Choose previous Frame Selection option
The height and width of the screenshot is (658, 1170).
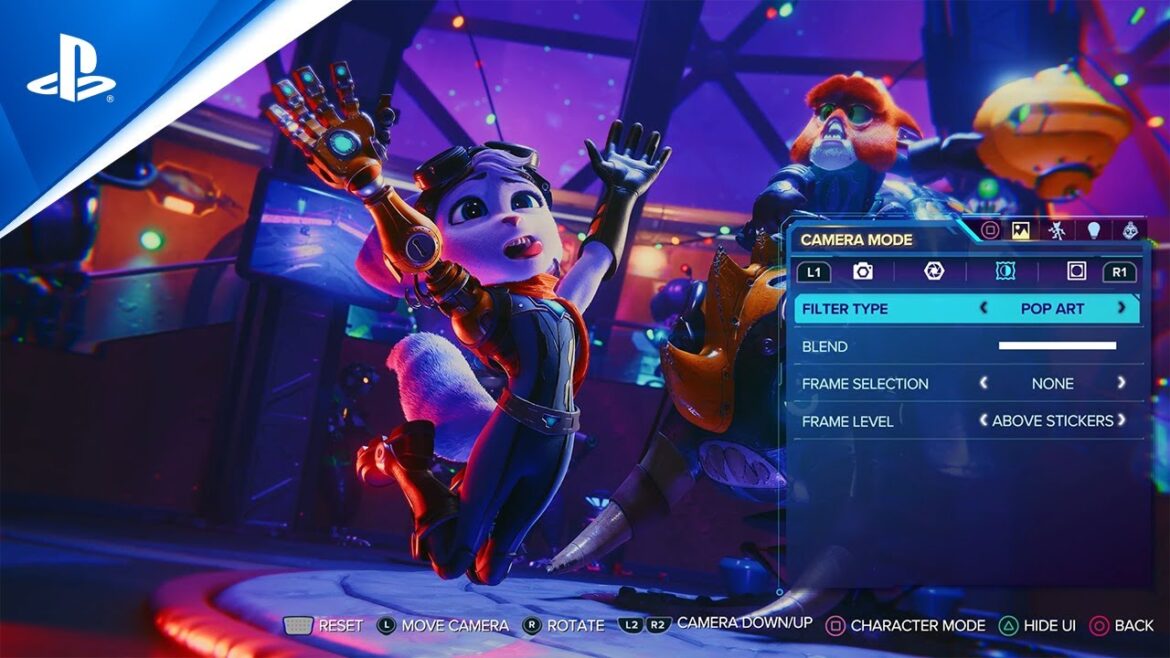tap(984, 383)
